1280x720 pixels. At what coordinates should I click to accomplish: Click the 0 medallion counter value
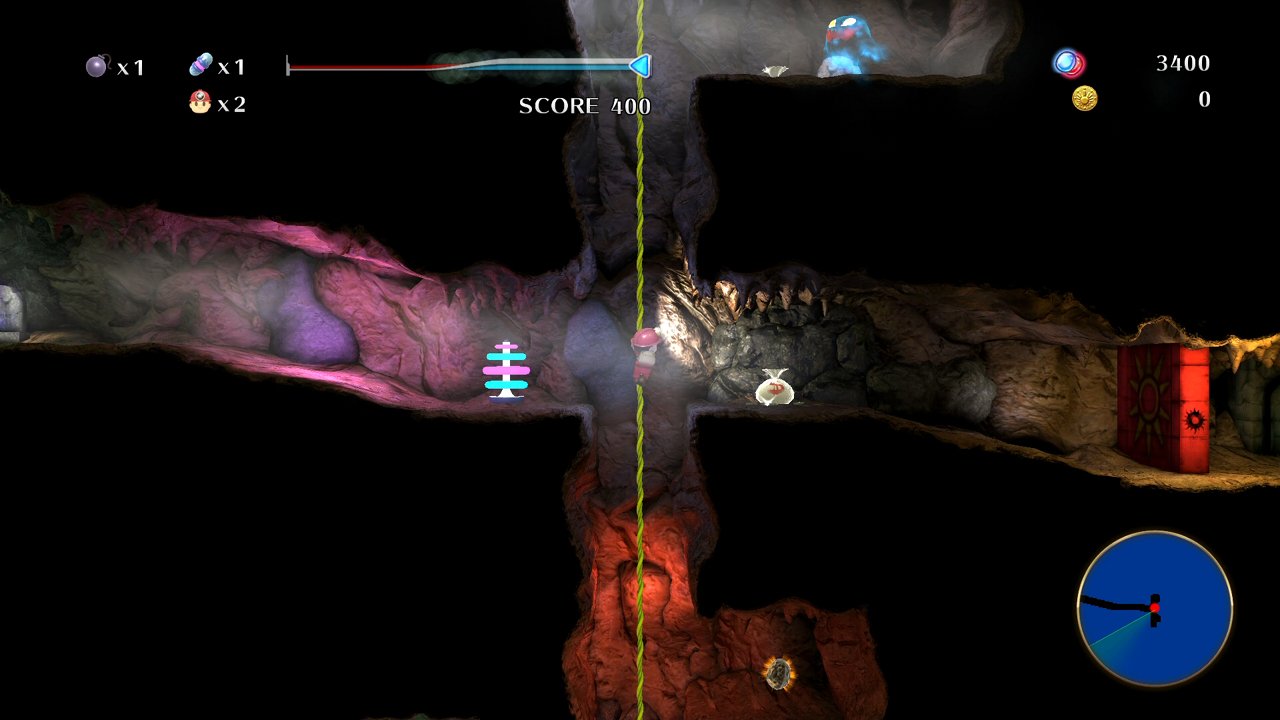[1204, 99]
